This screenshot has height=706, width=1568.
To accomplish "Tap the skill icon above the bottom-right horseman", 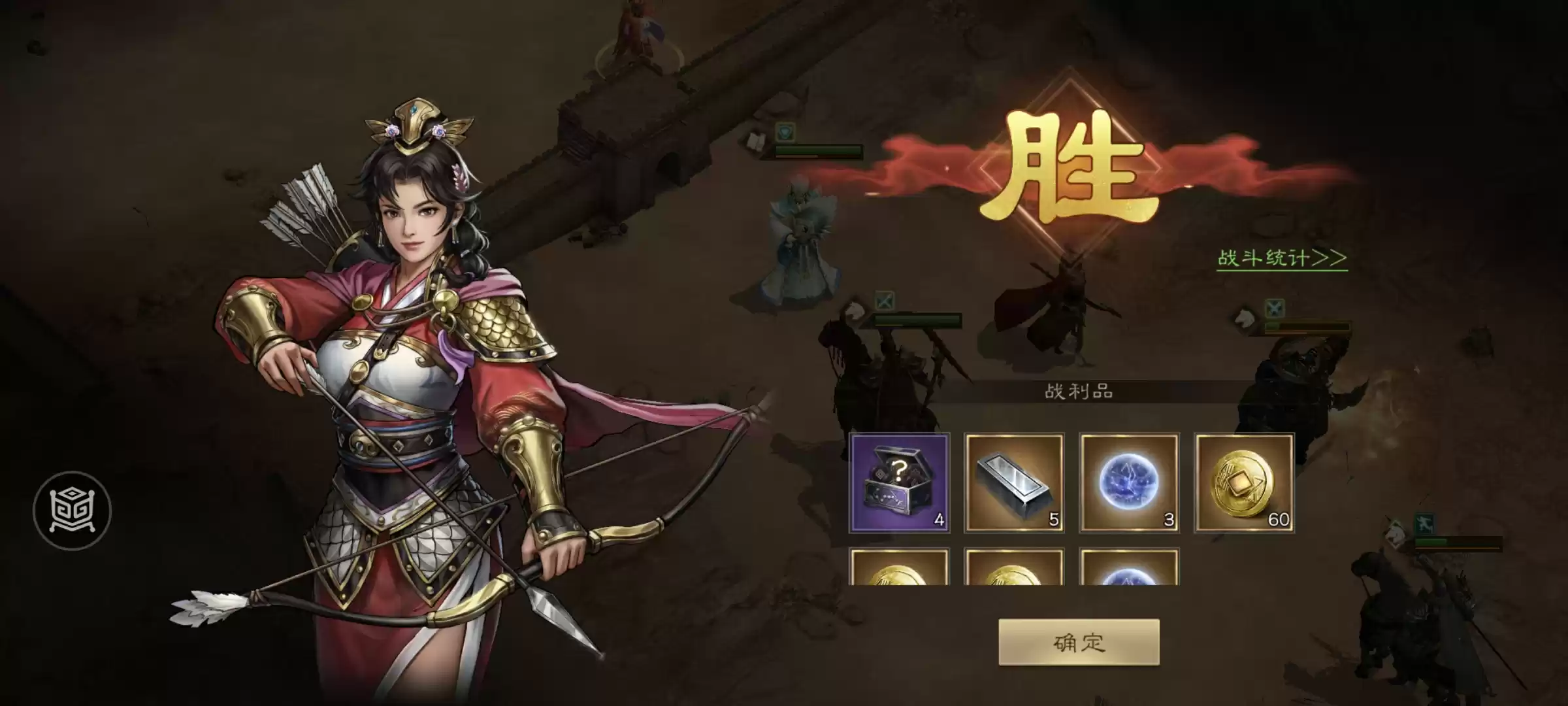I will click(x=1425, y=523).
